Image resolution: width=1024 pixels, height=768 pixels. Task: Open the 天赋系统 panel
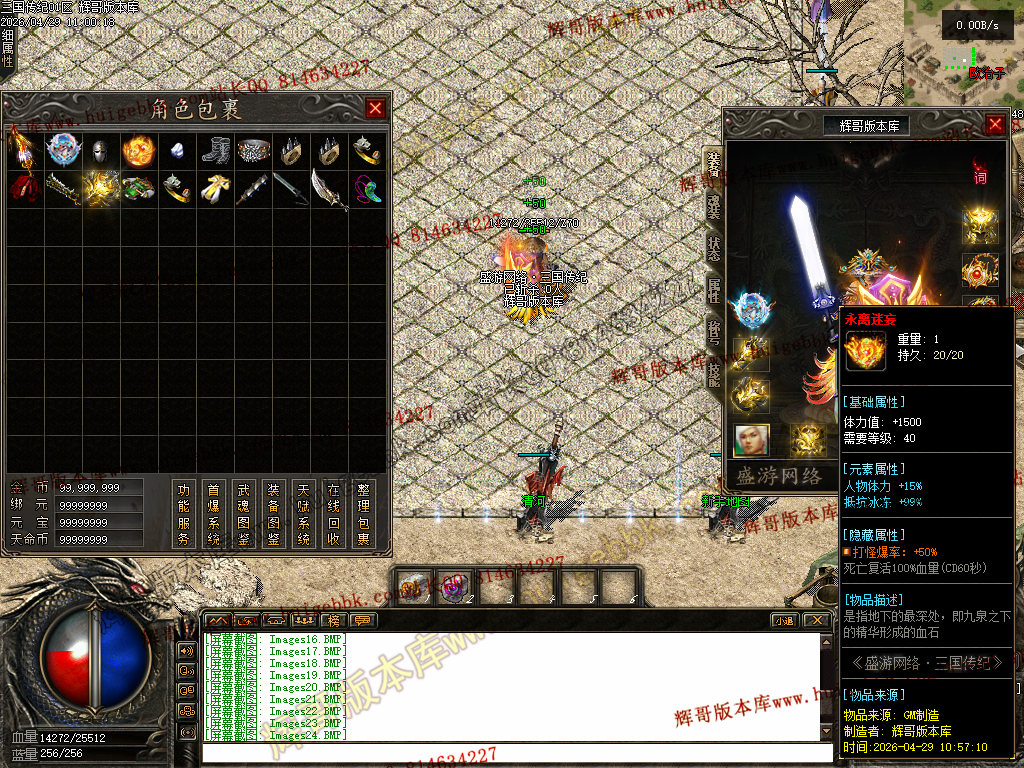(x=303, y=514)
